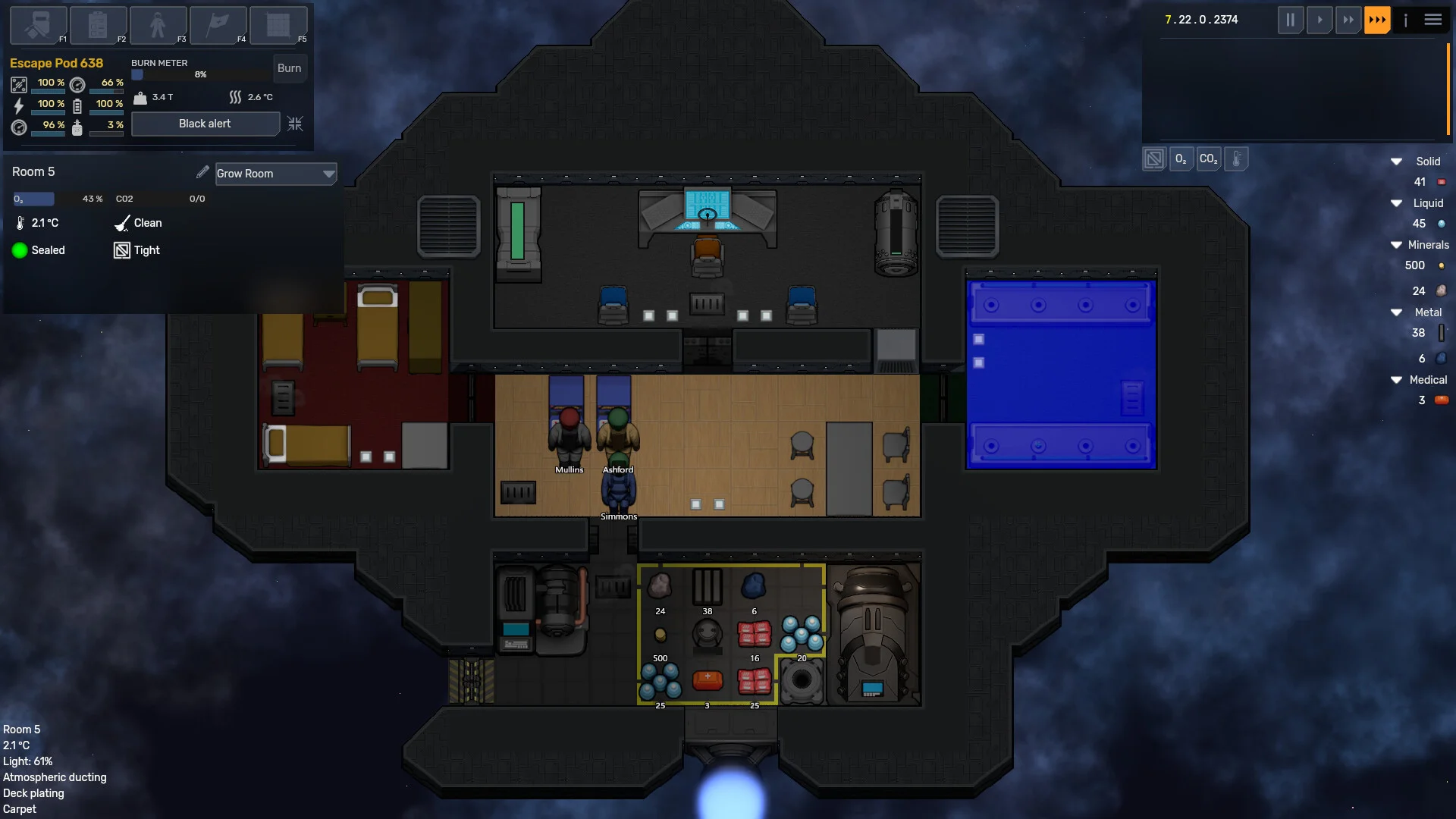This screenshot has height=819, width=1456.
Task: Pause the game
Action: pos(1290,20)
